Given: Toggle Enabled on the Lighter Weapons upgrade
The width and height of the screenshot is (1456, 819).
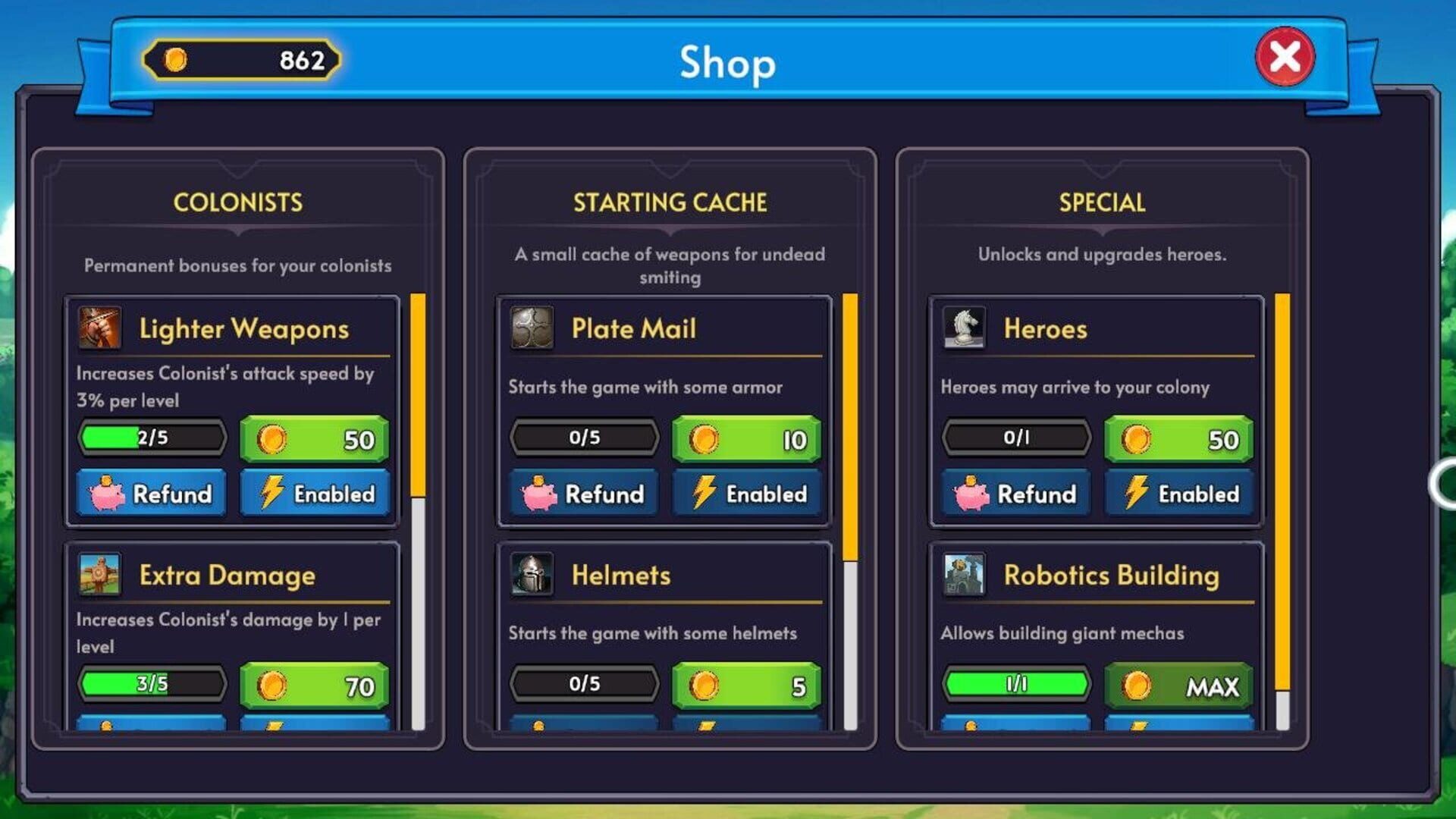Looking at the screenshot, I should 315,494.
